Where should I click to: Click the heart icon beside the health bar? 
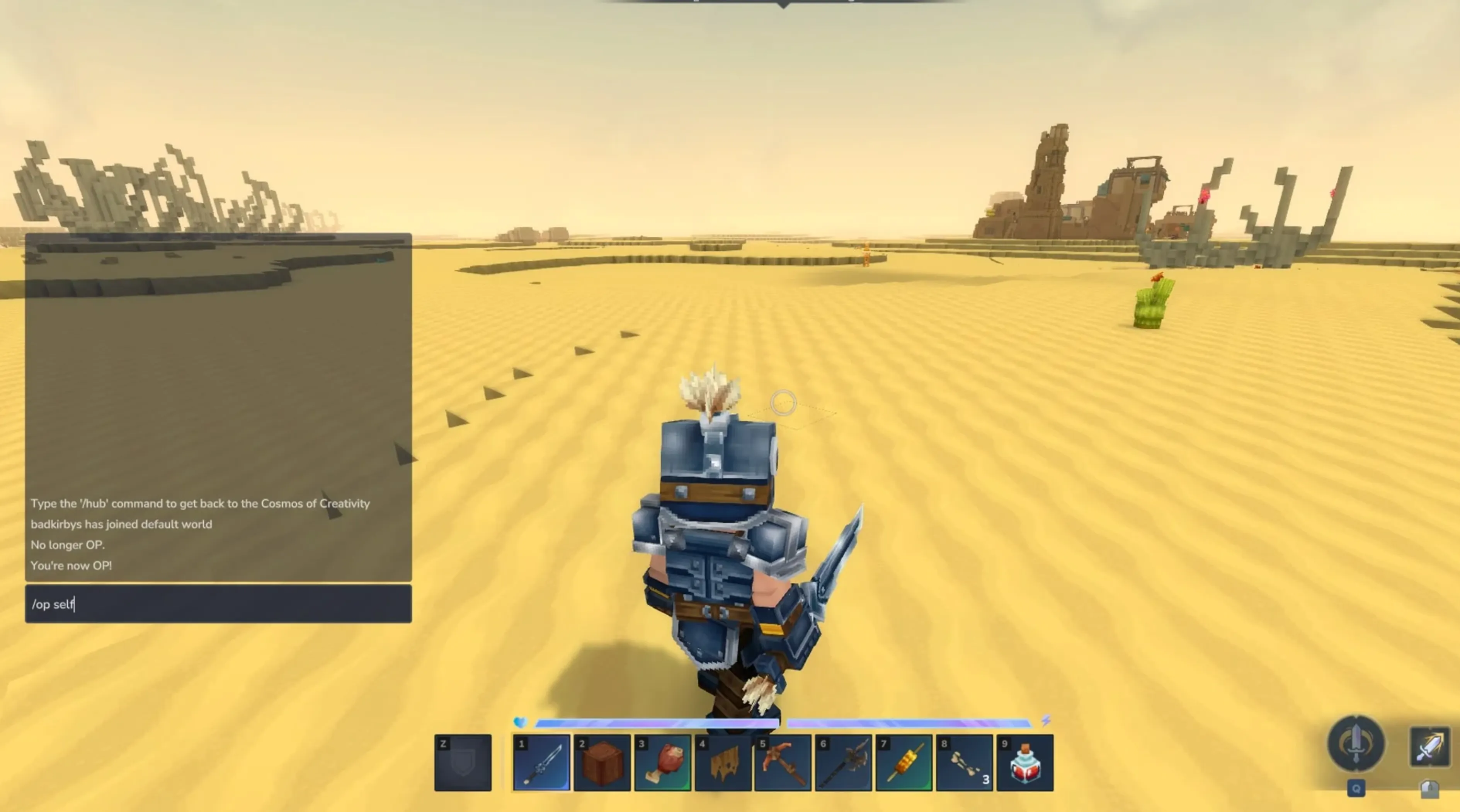(x=521, y=722)
